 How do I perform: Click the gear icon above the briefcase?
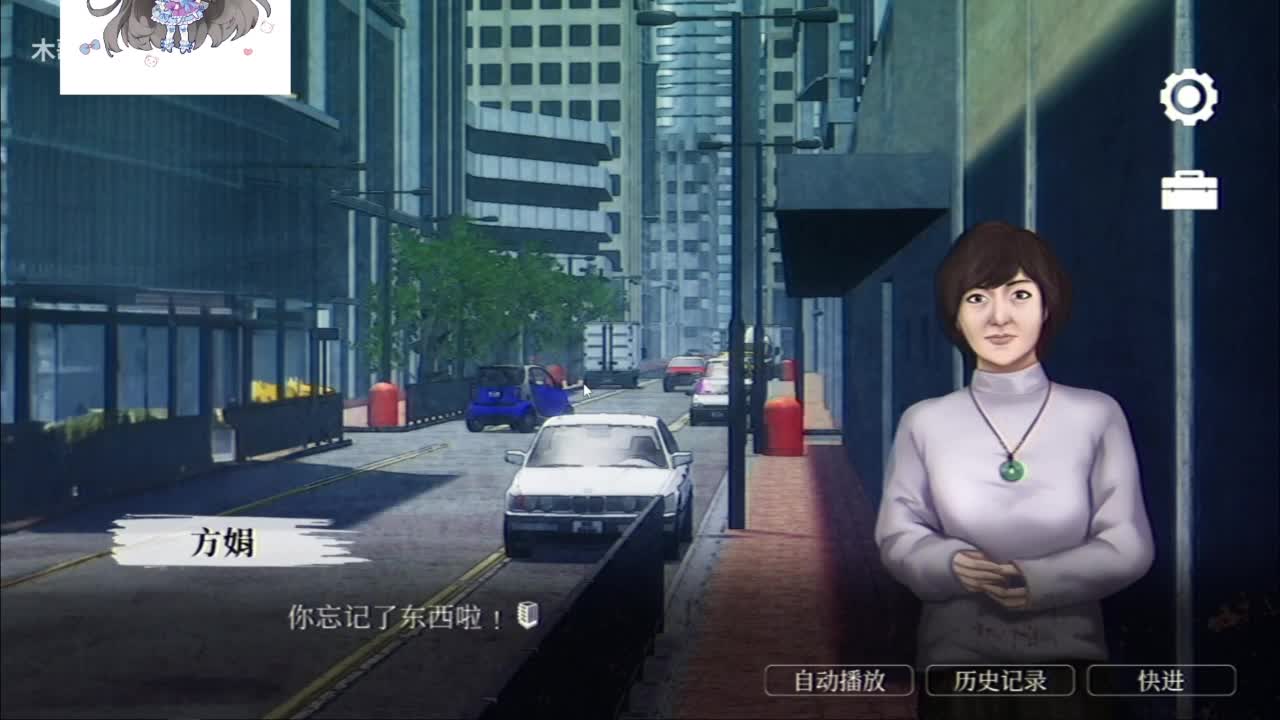[1188, 98]
